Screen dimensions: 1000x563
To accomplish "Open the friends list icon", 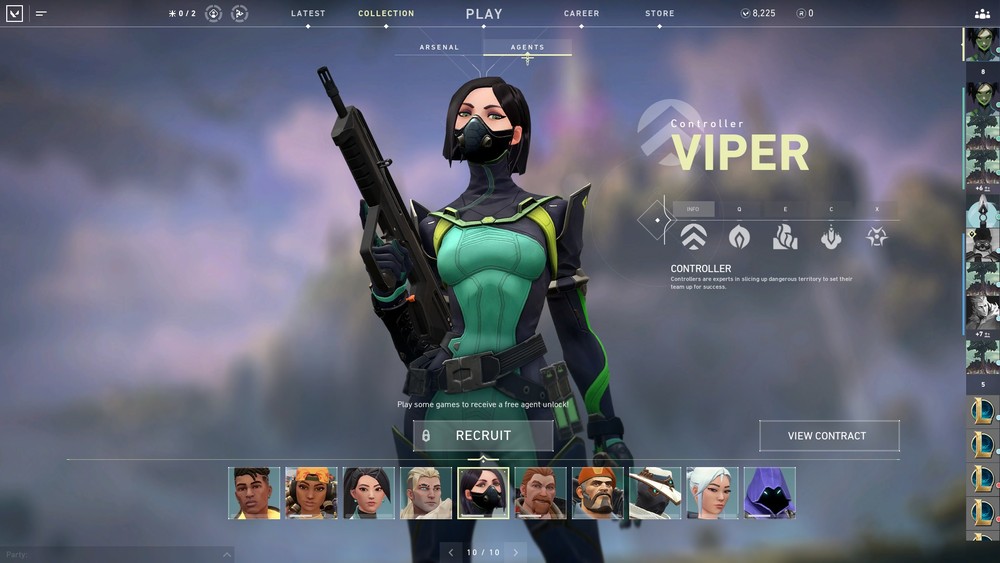I will 981,14.
